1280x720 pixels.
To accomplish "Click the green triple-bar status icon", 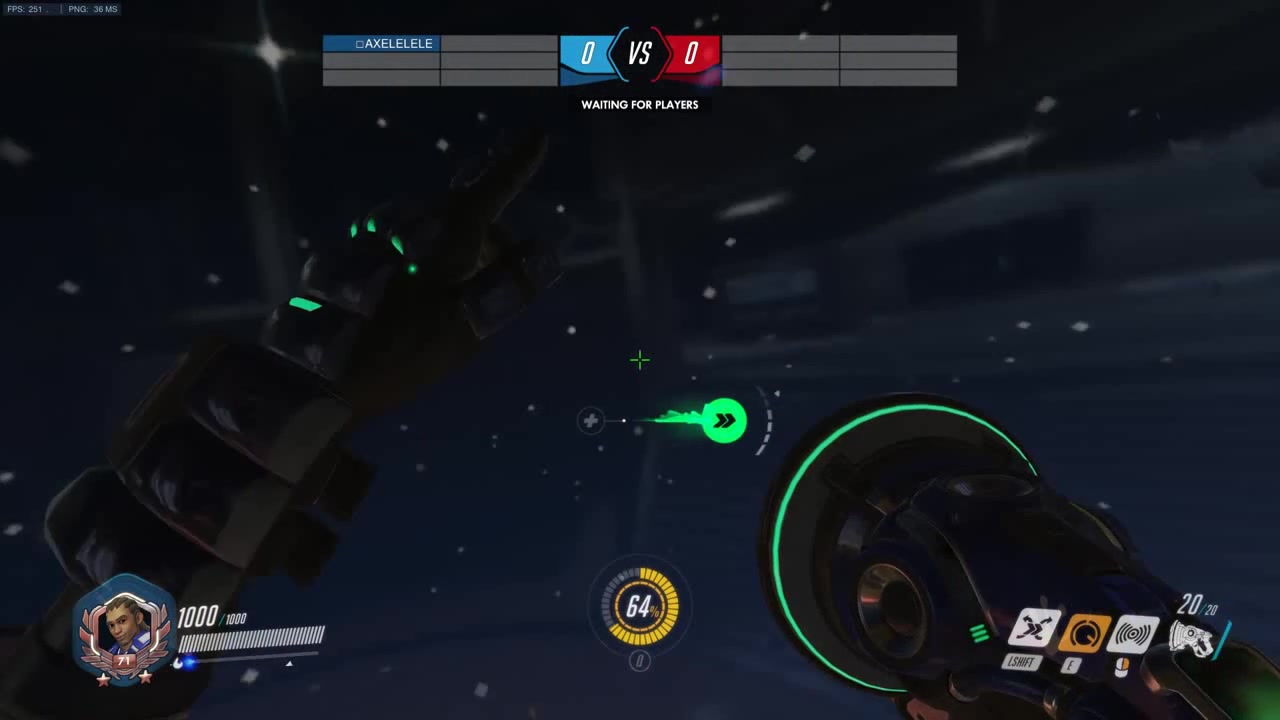I will [x=978, y=632].
